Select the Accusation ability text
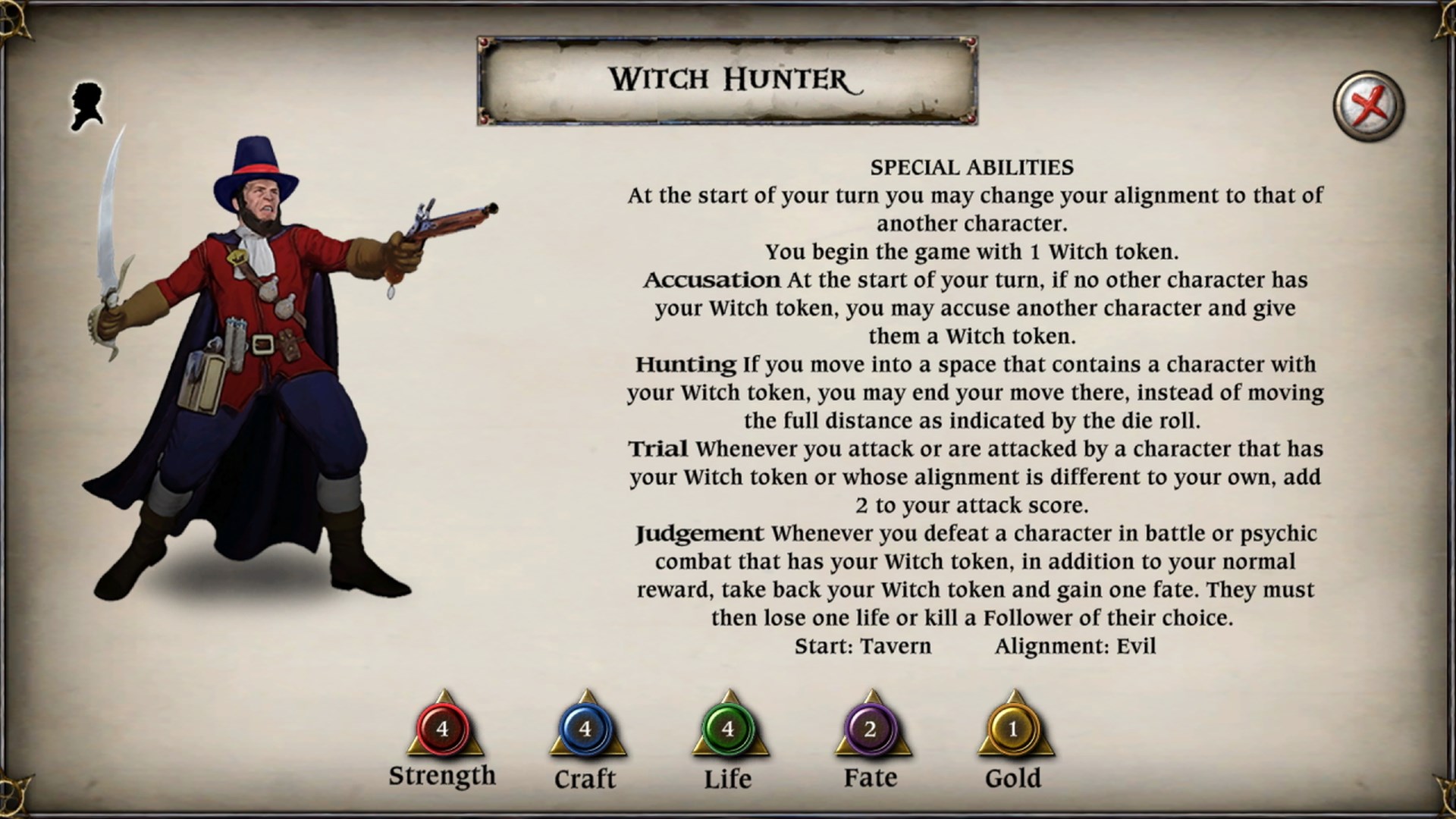1456x819 pixels. 974,308
